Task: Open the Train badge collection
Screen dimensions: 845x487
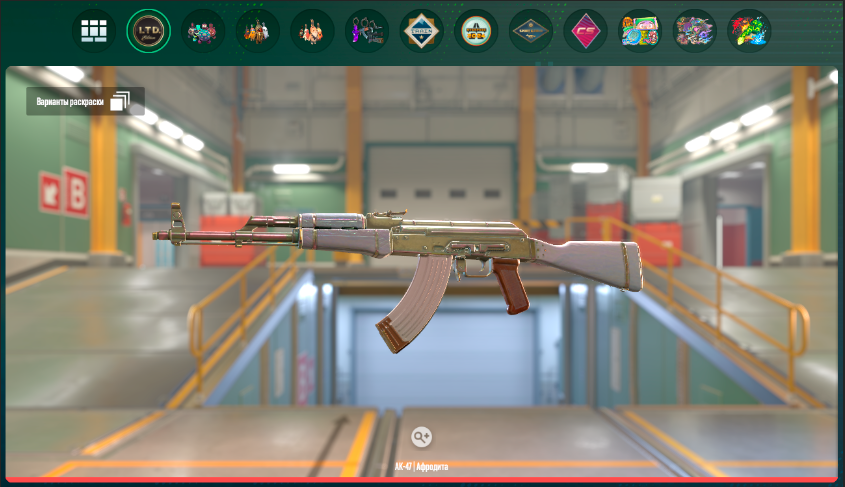Action: 421,32
